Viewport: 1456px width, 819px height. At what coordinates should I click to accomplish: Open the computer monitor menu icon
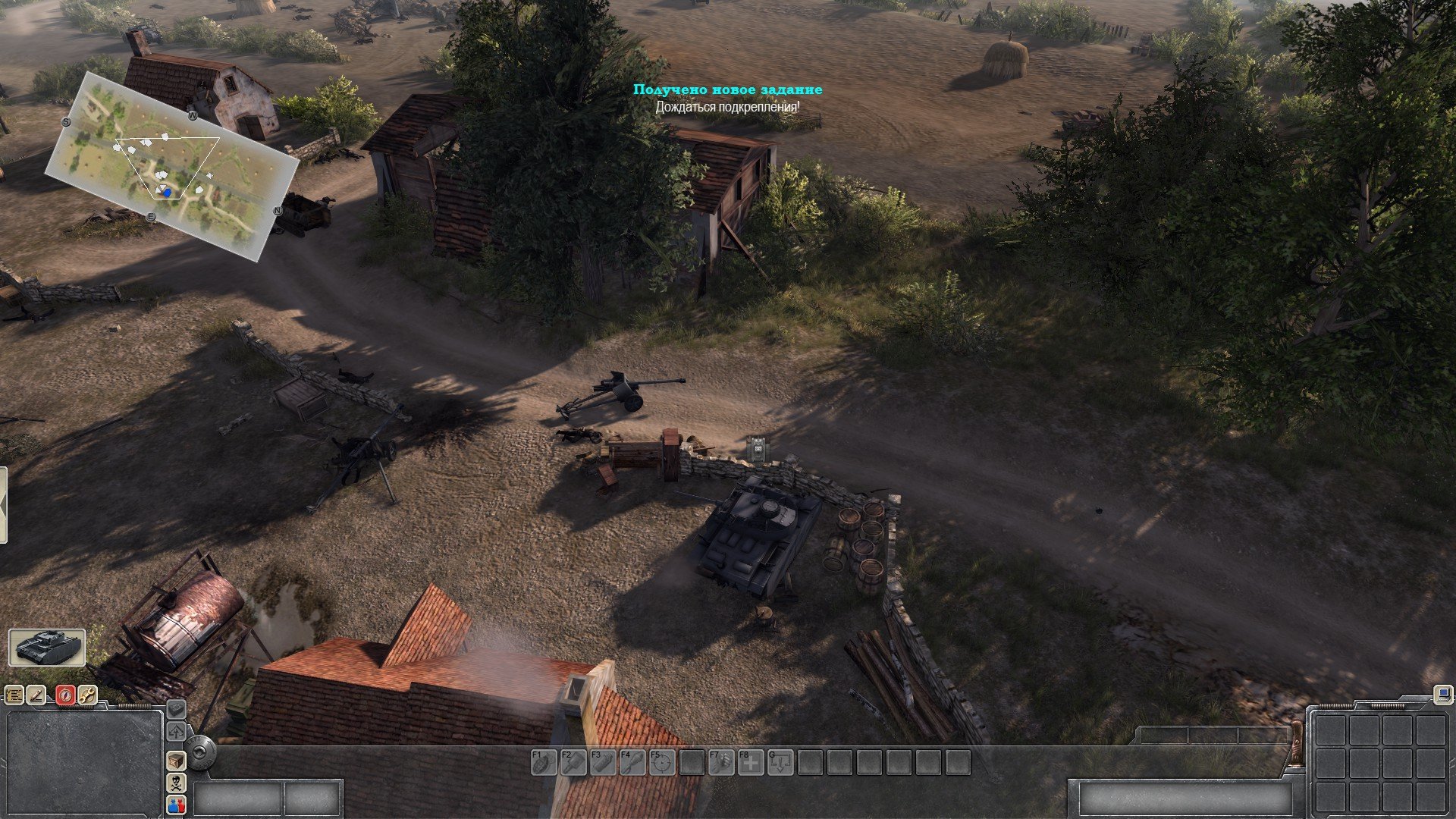pyautogui.click(x=1442, y=693)
